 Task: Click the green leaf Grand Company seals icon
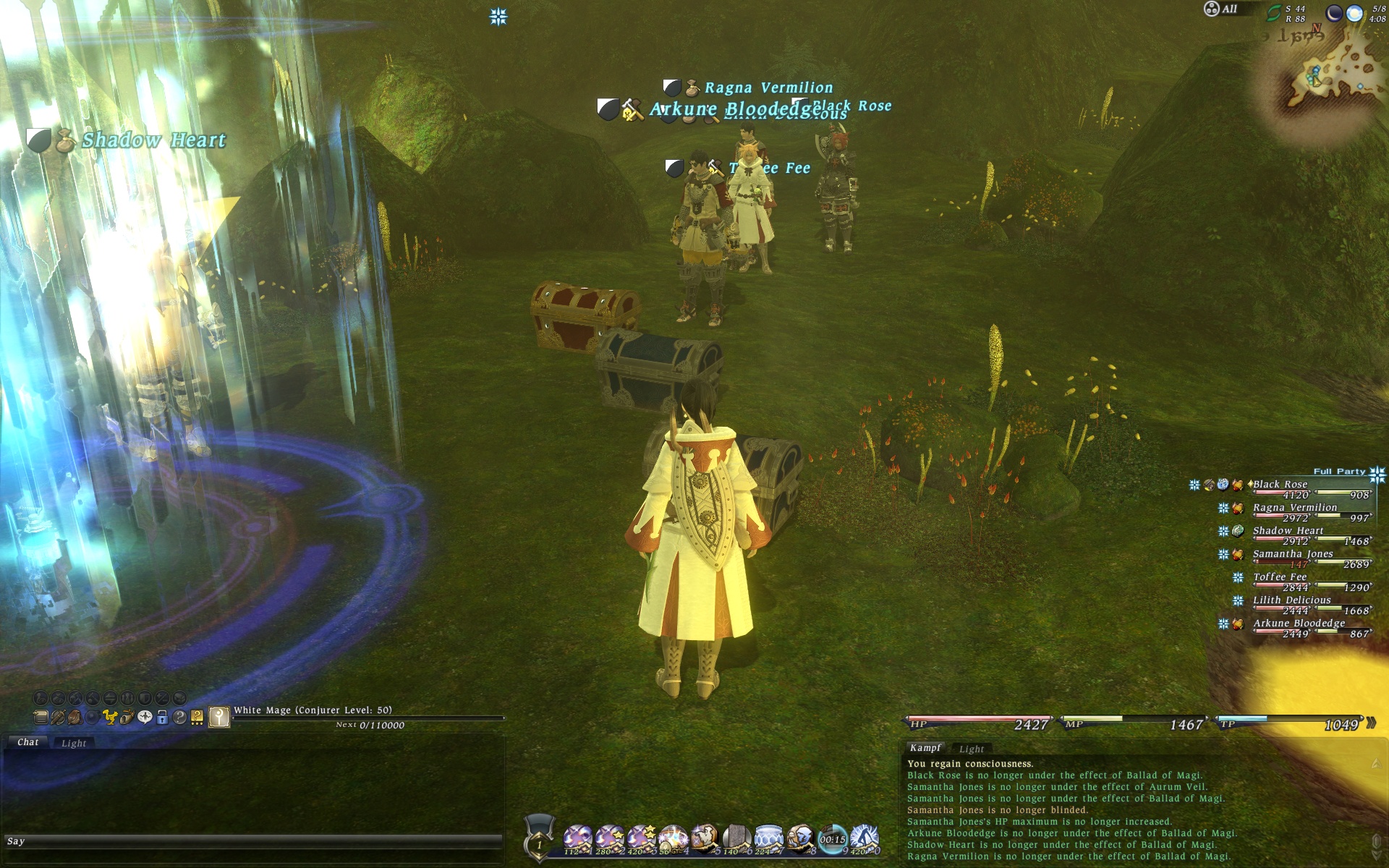point(1273,13)
